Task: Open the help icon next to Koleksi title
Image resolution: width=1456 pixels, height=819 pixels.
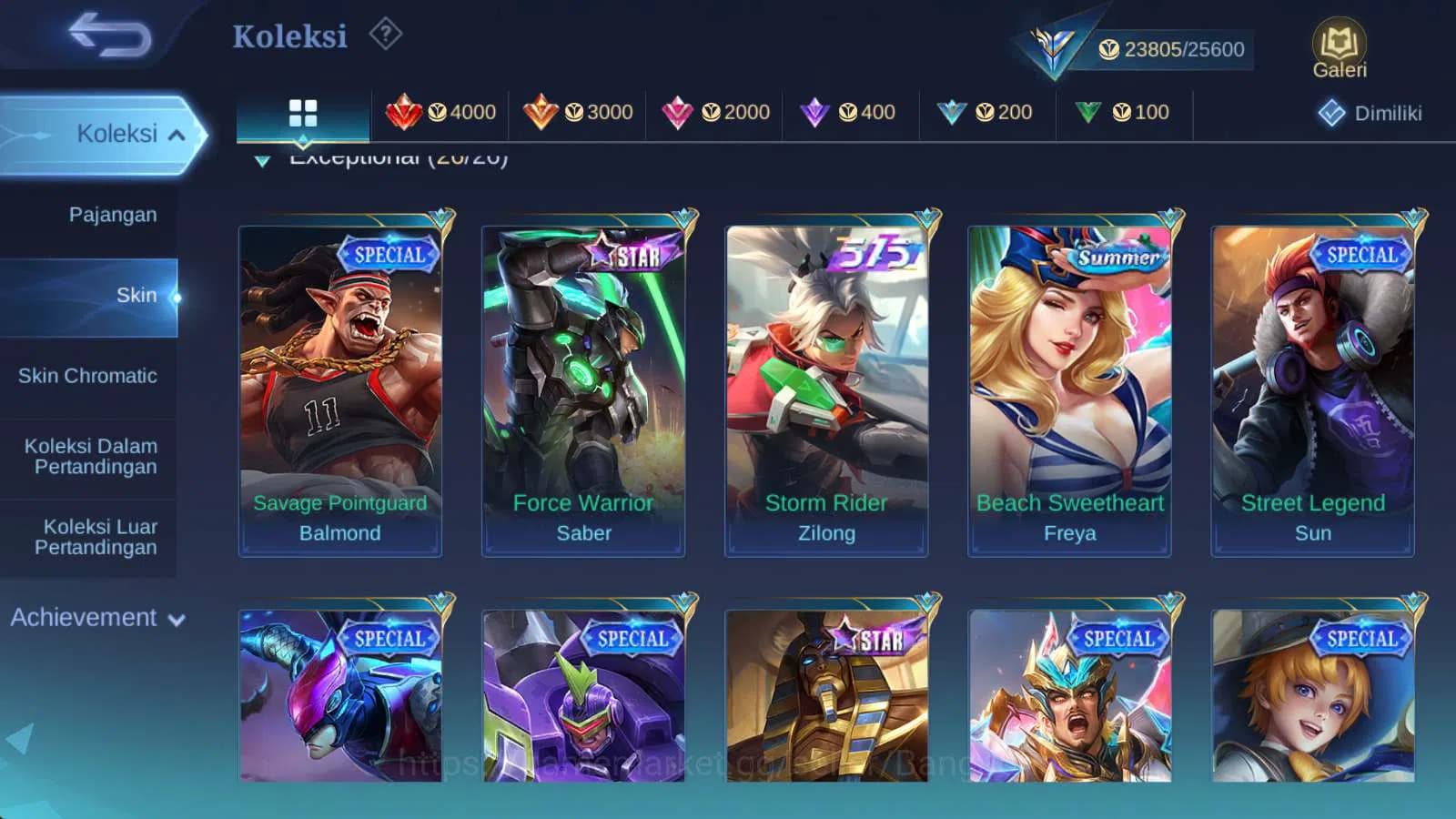Action: (386, 34)
